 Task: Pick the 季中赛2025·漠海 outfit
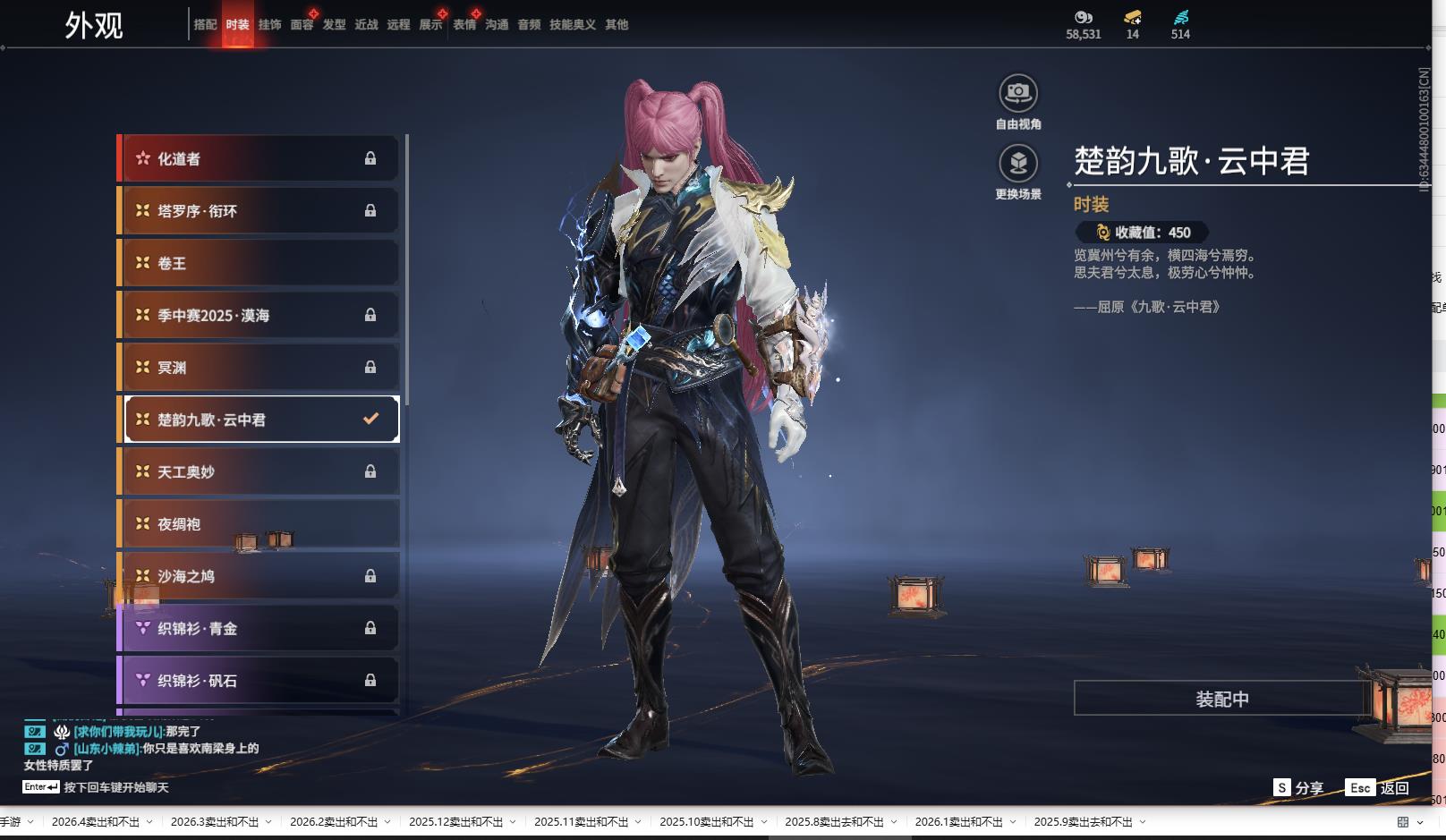coord(259,315)
